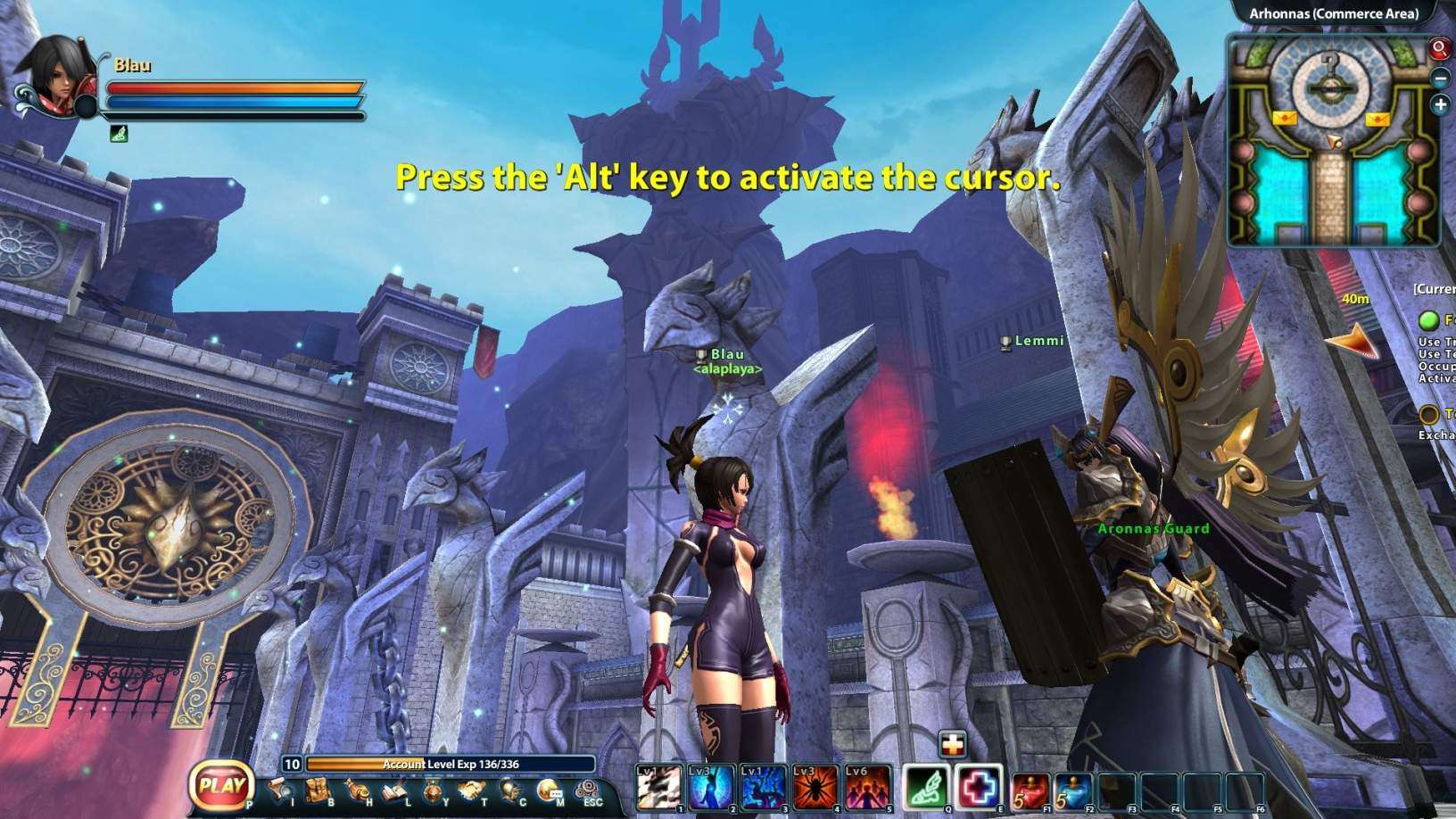Activate the winged boot sprint skill
The width and height of the screenshot is (1456, 819).
click(x=926, y=788)
